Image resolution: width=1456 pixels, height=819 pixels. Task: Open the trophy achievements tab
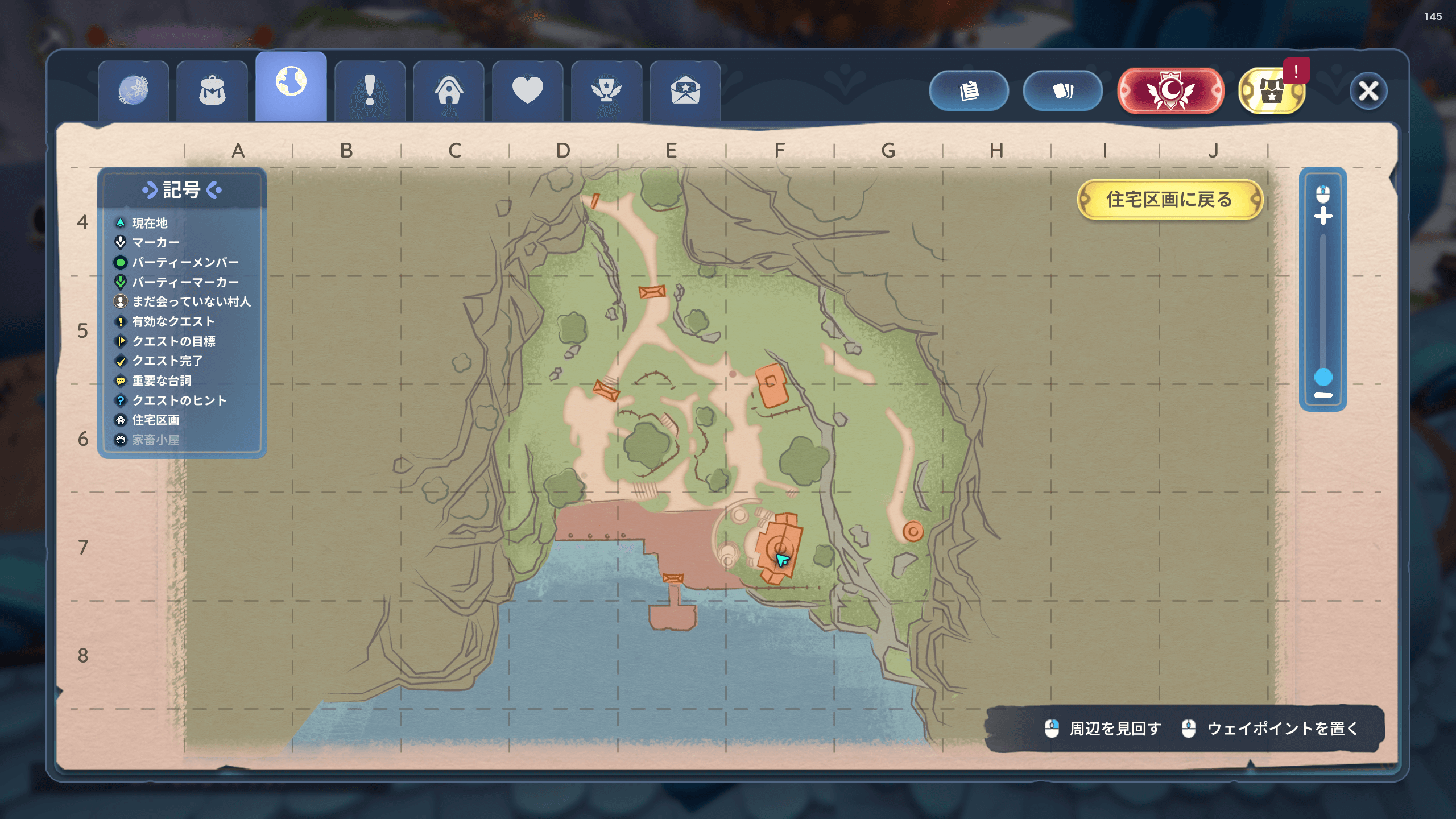point(606,91)
